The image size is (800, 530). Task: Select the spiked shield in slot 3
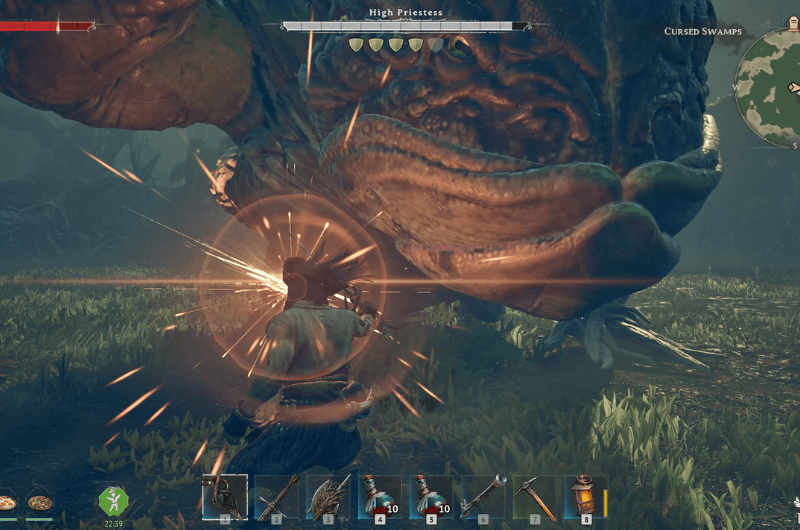tap(329, 496)
